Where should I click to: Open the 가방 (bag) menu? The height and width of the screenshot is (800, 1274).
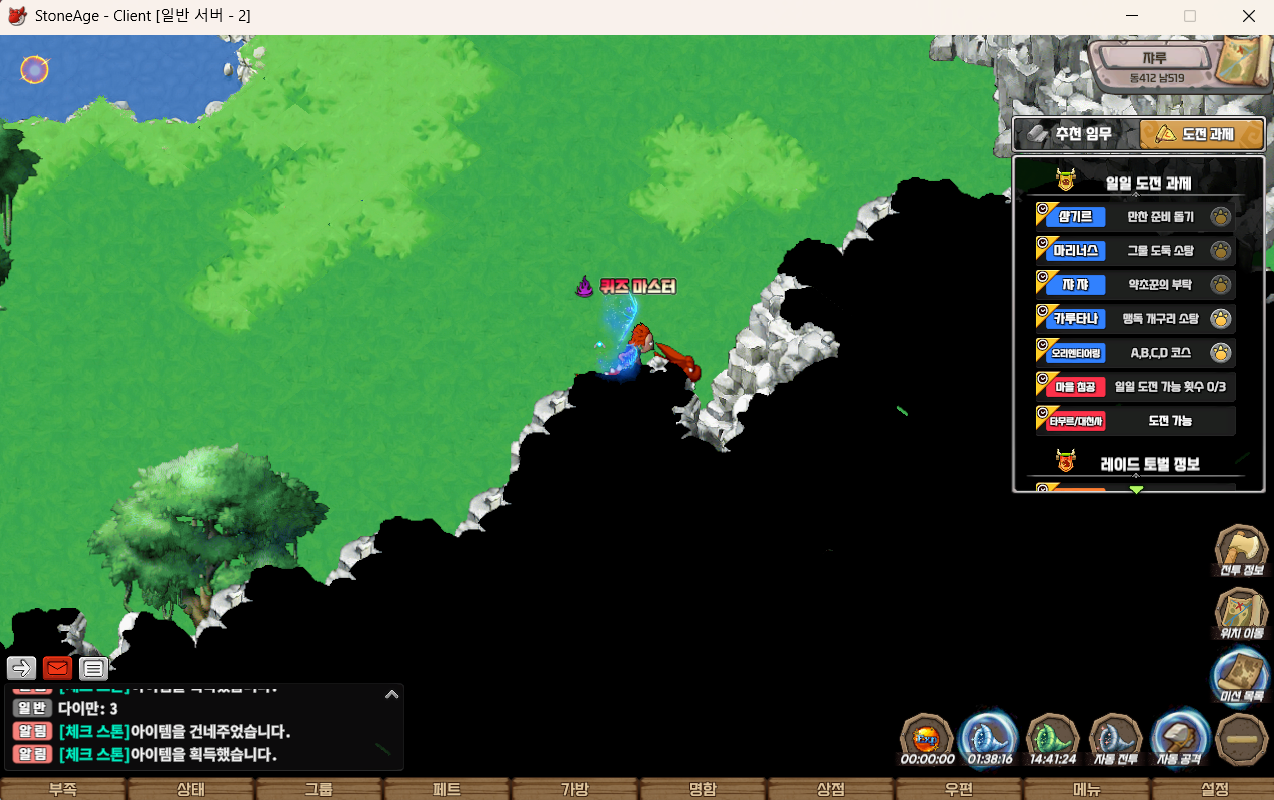coord(574,789)
